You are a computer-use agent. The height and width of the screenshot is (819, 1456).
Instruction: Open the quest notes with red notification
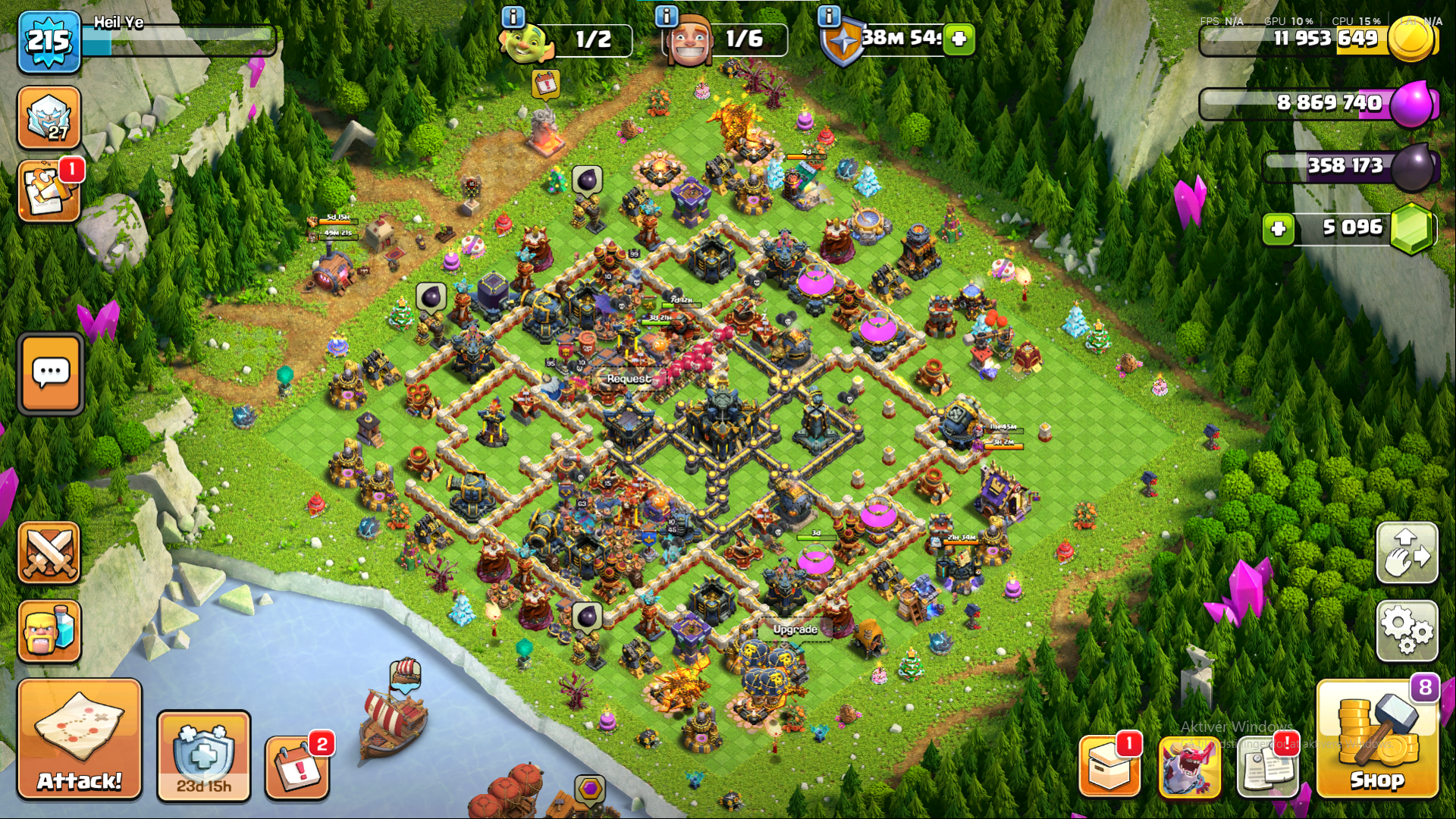point(49,190)
